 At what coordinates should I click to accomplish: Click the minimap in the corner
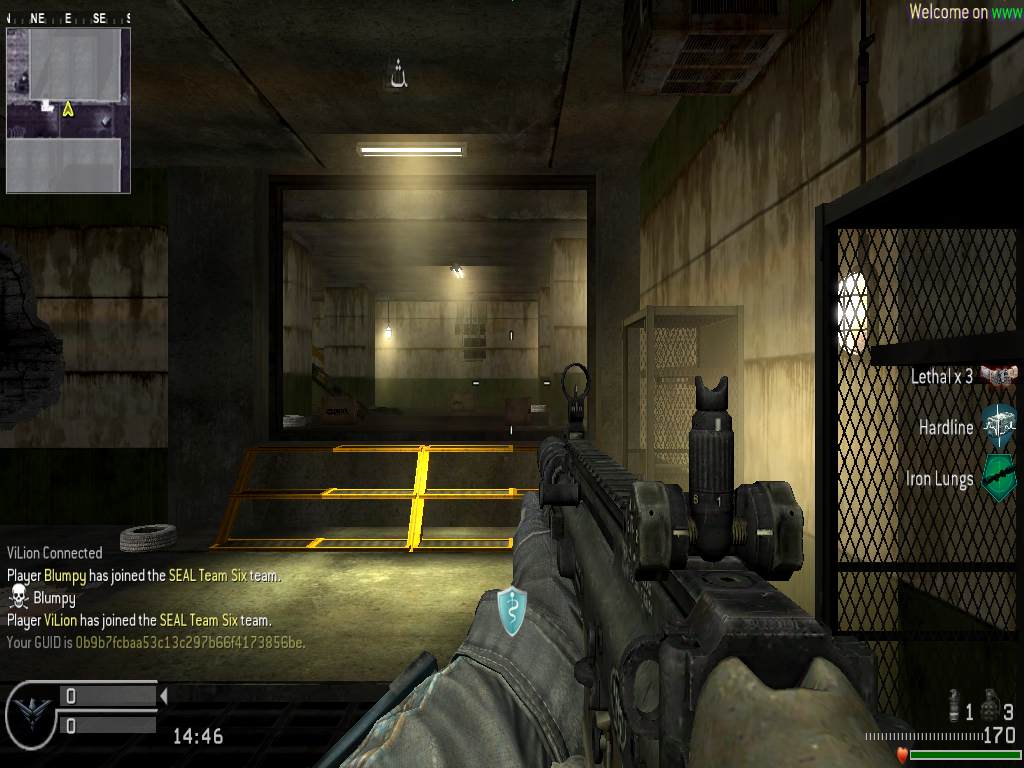[x=68, y=110]
